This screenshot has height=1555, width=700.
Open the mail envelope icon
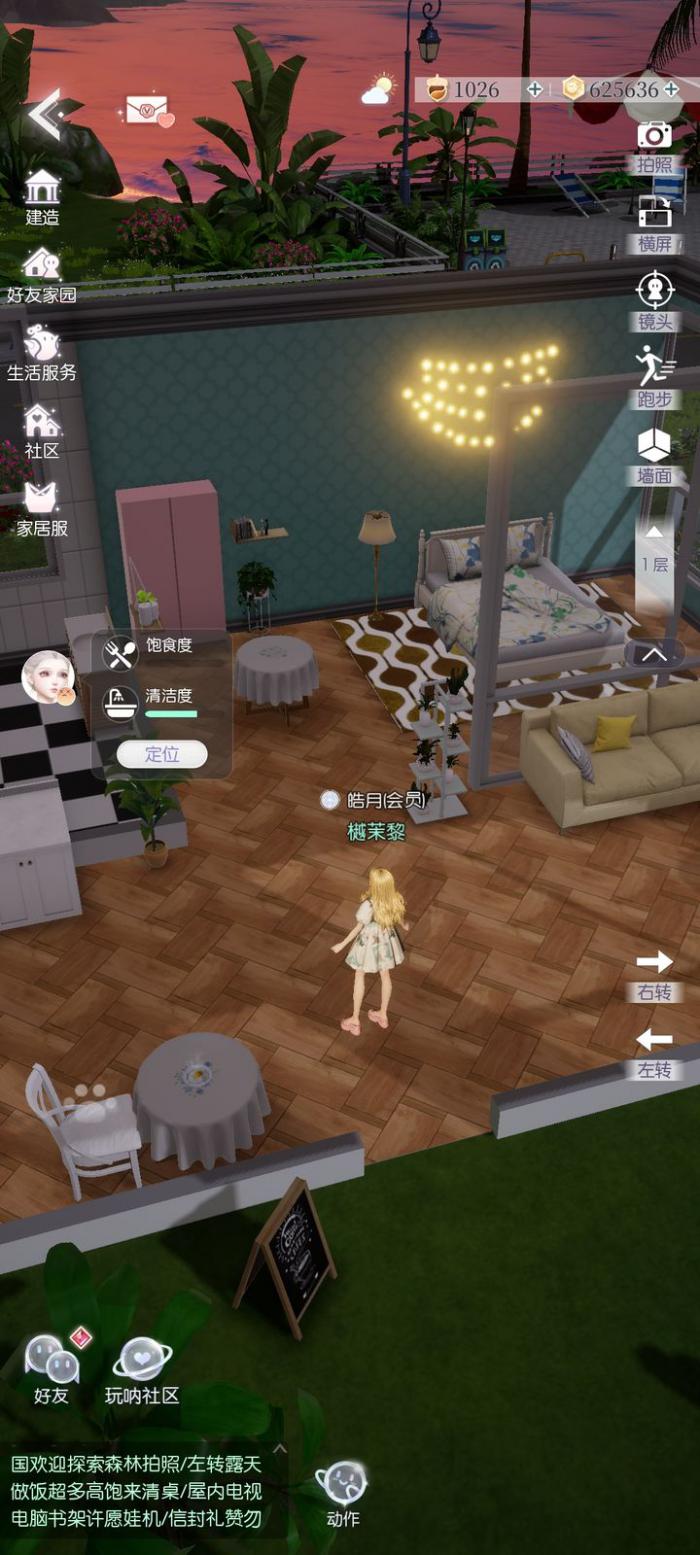148,109
